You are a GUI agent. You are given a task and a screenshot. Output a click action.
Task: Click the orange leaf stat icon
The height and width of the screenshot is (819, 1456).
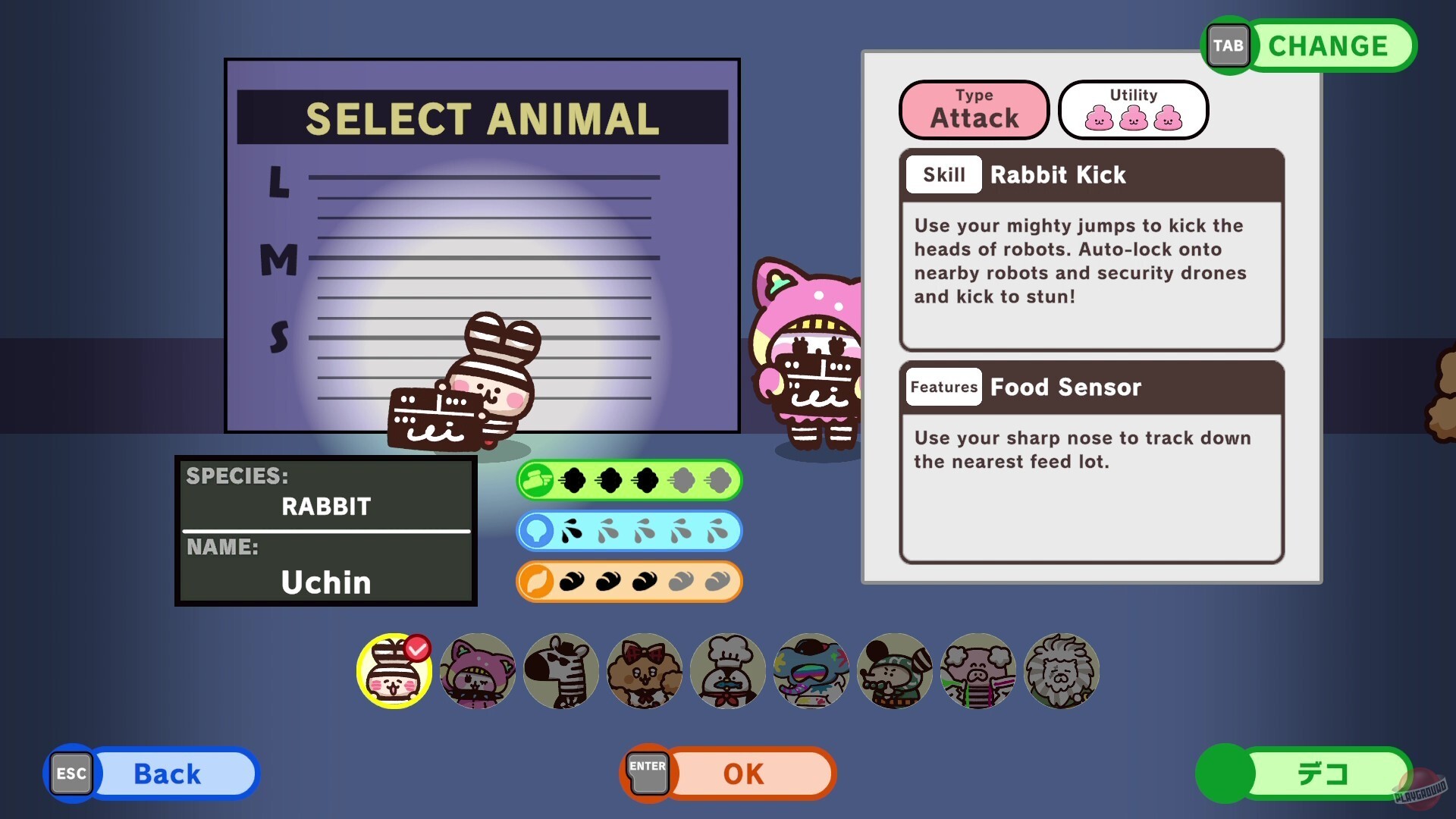pyautogui.click(x=538, y=581)
